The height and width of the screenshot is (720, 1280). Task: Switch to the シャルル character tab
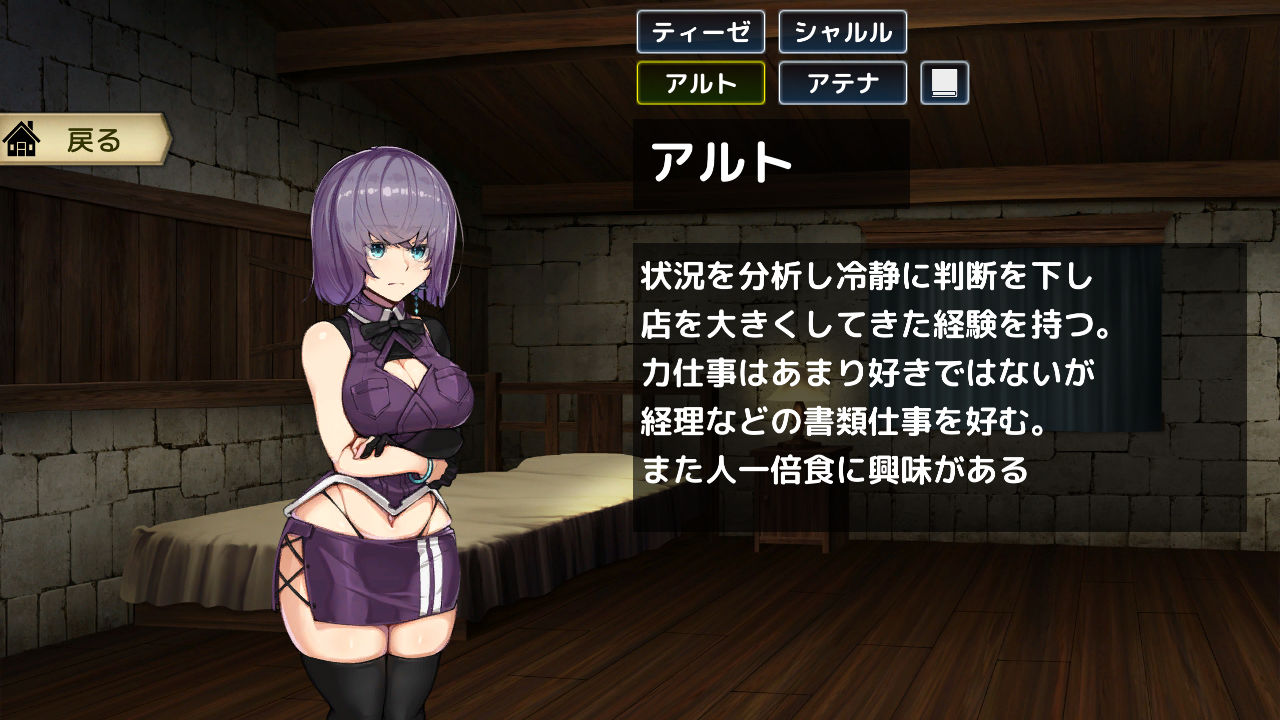(842, 33)
